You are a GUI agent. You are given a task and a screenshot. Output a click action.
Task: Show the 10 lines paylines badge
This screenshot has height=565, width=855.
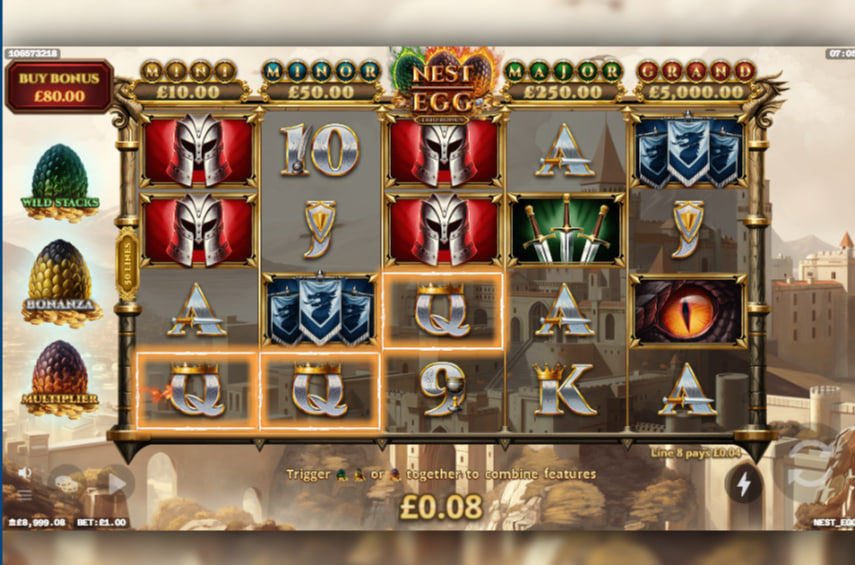point(126,264)
